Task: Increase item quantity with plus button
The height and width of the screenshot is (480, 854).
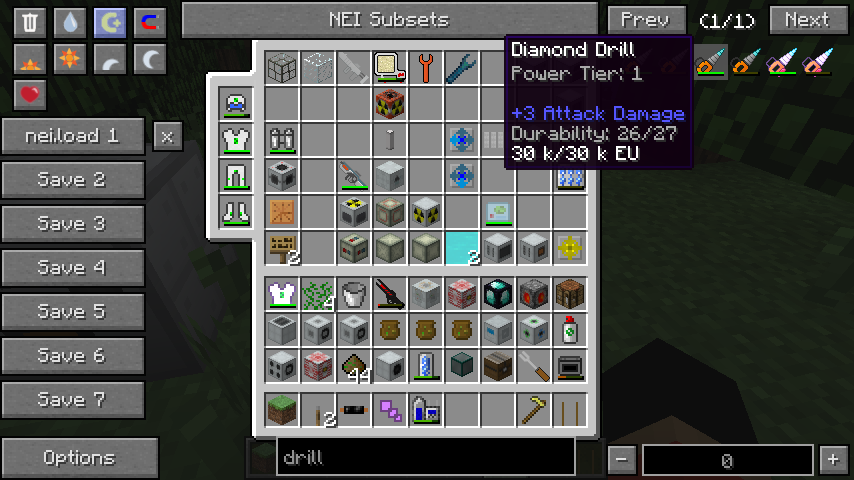Action: coord(832,460)
